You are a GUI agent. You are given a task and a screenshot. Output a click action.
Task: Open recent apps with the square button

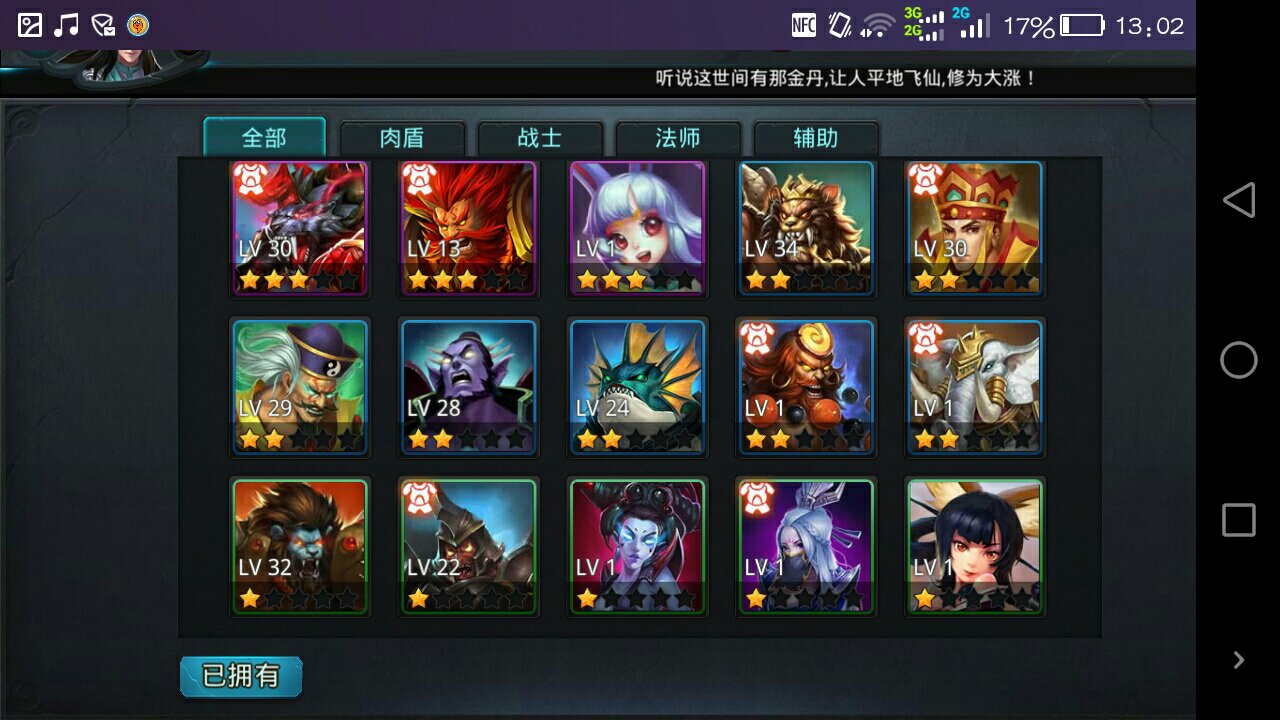[x=1238, y=519]
